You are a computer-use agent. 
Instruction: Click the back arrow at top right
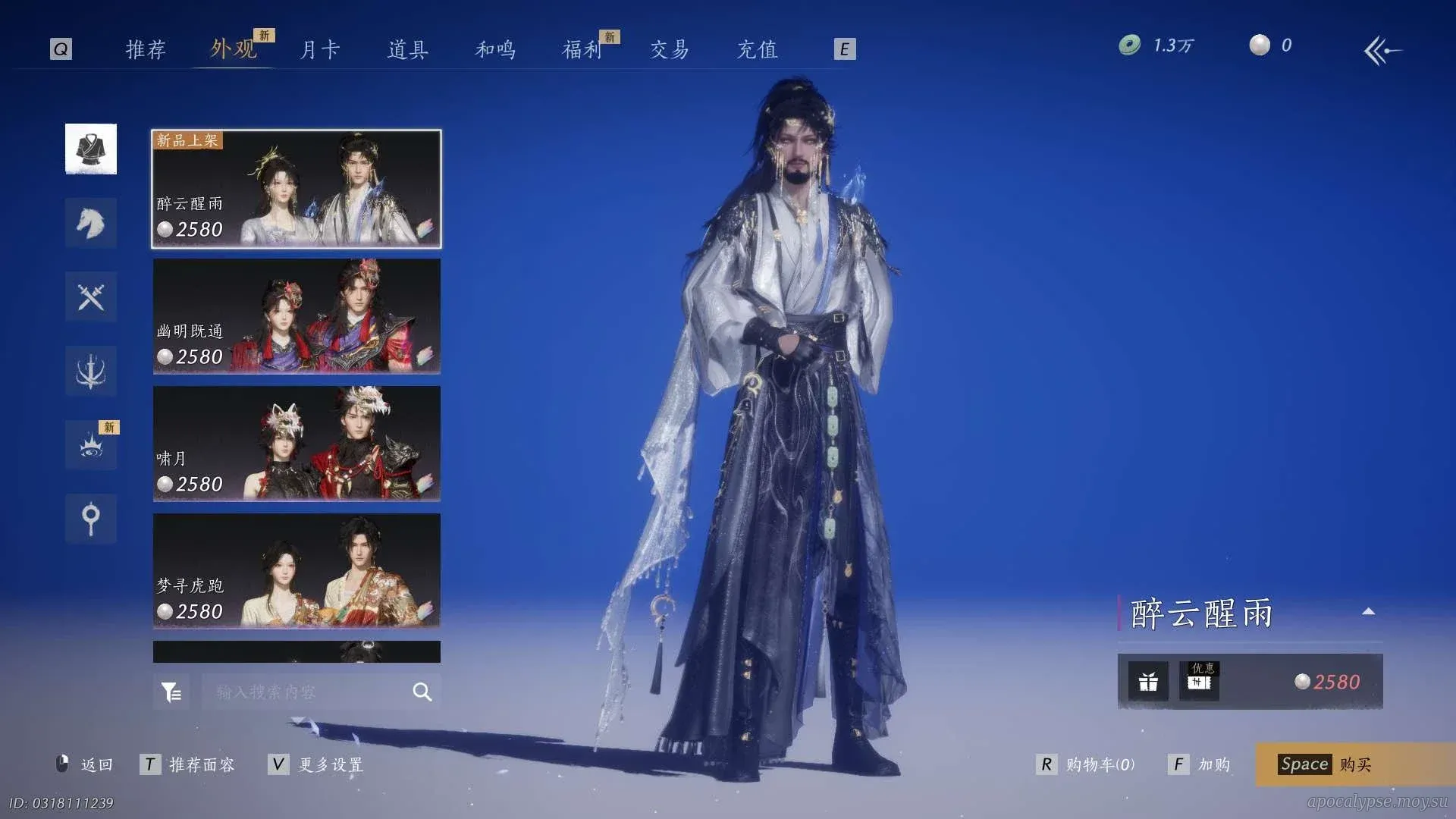[x=1382, y=51]
